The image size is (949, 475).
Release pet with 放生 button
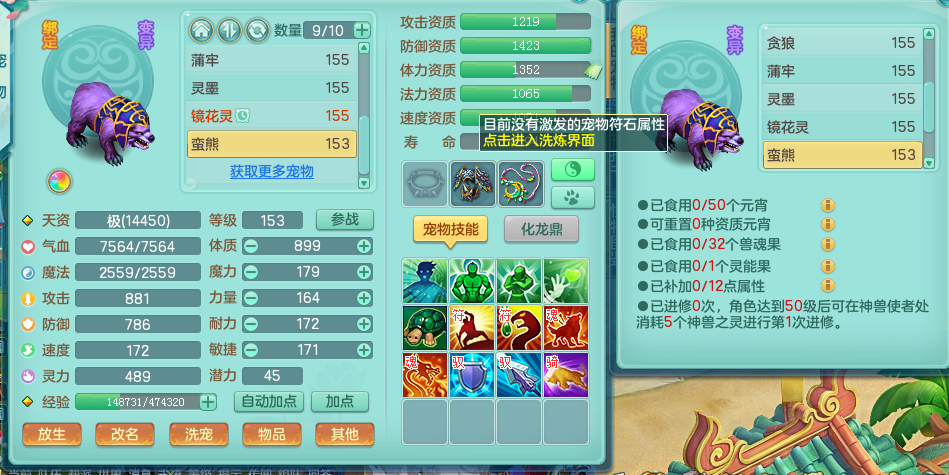click(51, 433)
